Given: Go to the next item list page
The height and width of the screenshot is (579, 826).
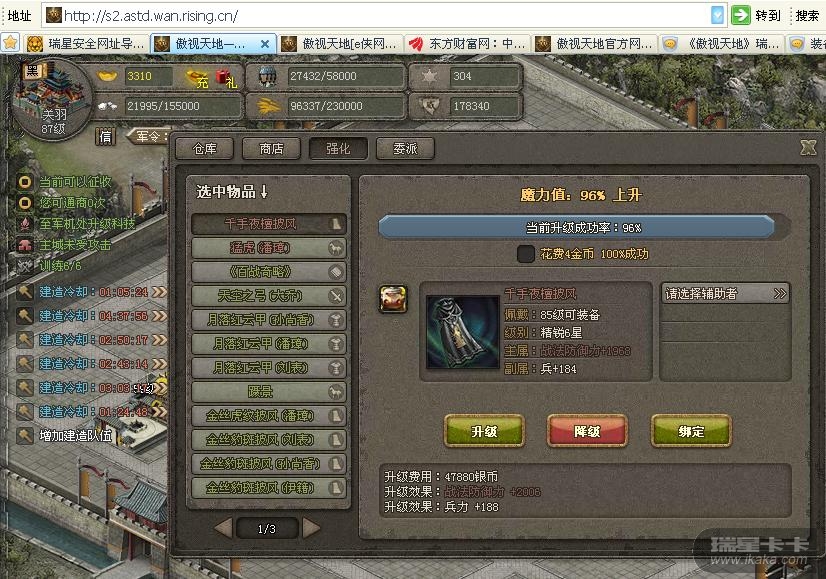Looking at the screenshot, I should (312, 527).
